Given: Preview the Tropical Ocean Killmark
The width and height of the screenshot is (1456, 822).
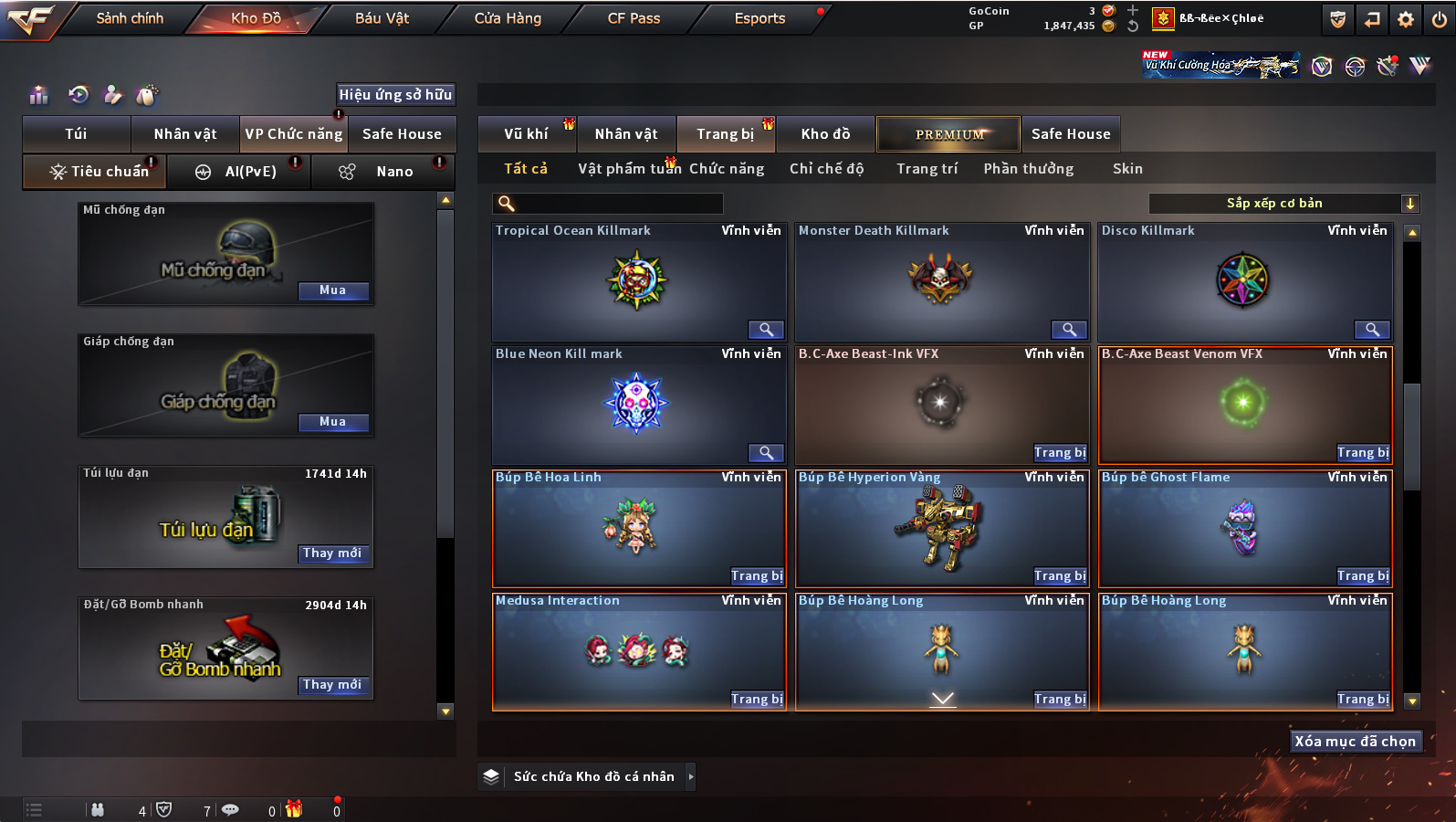Looking at the screenshot, I should (766, 330).
